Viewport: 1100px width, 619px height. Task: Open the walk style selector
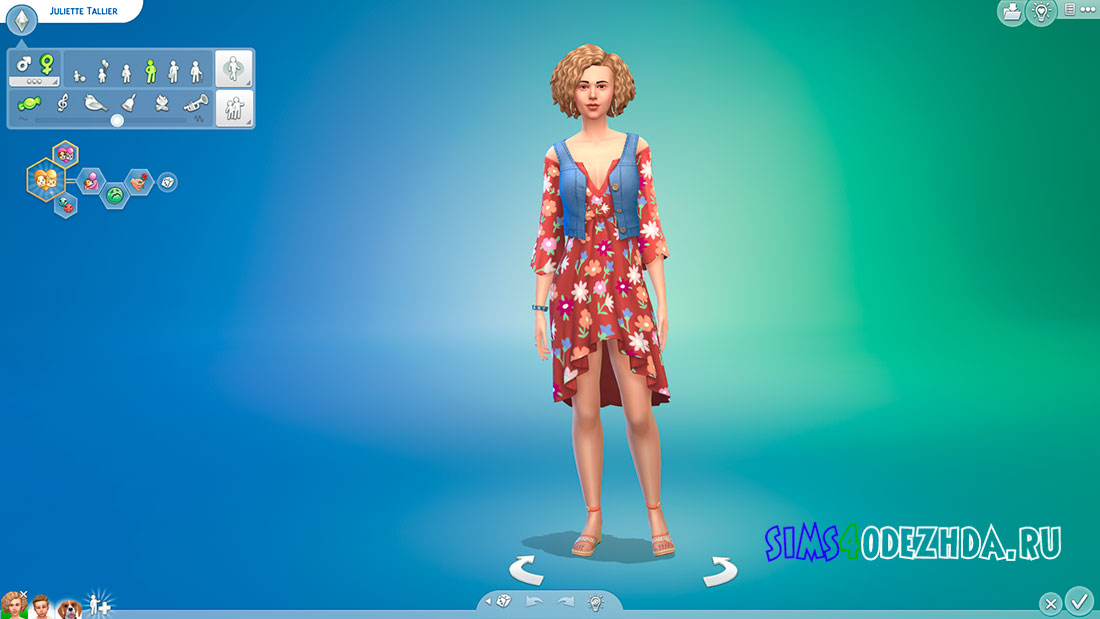click(x=234, y=69)
